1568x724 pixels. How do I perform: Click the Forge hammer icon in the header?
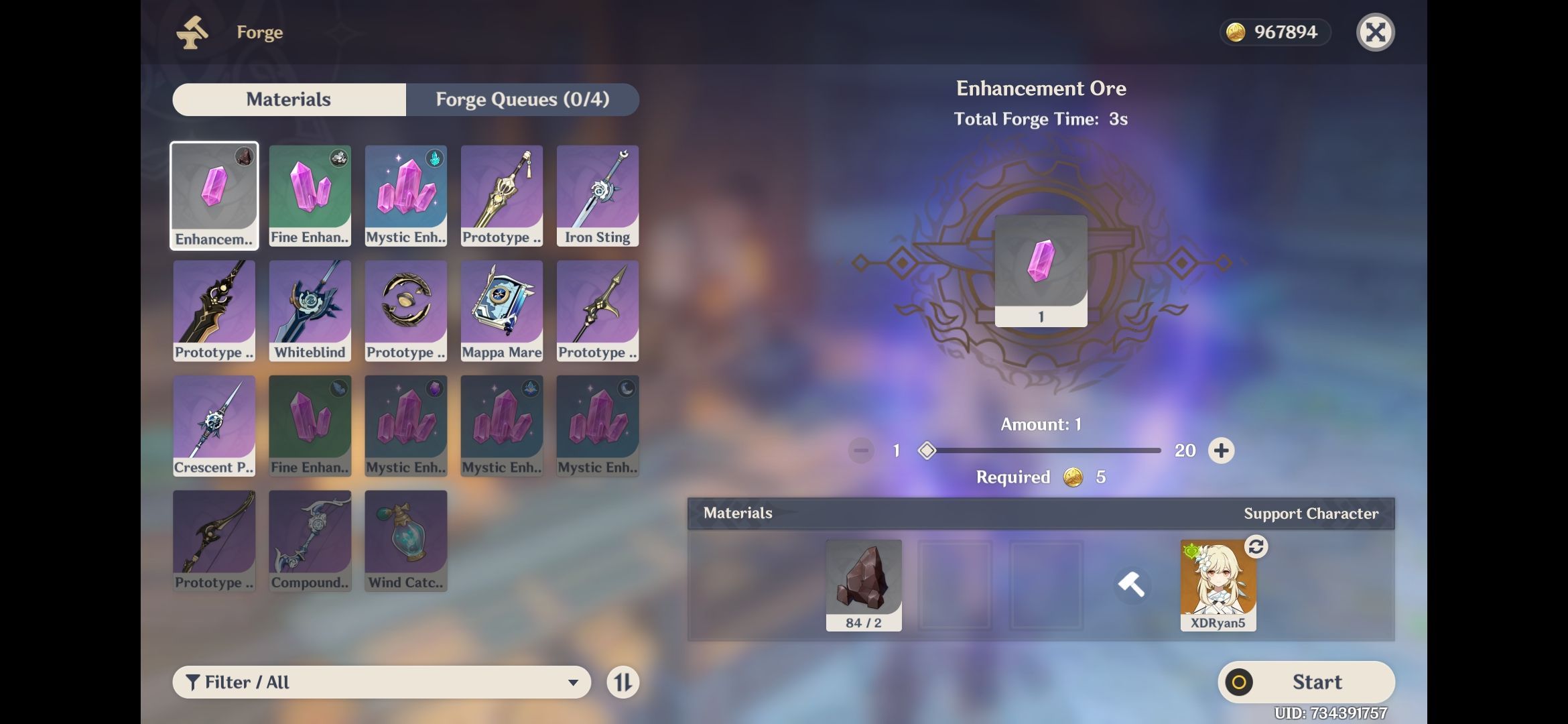coord(192,31)
